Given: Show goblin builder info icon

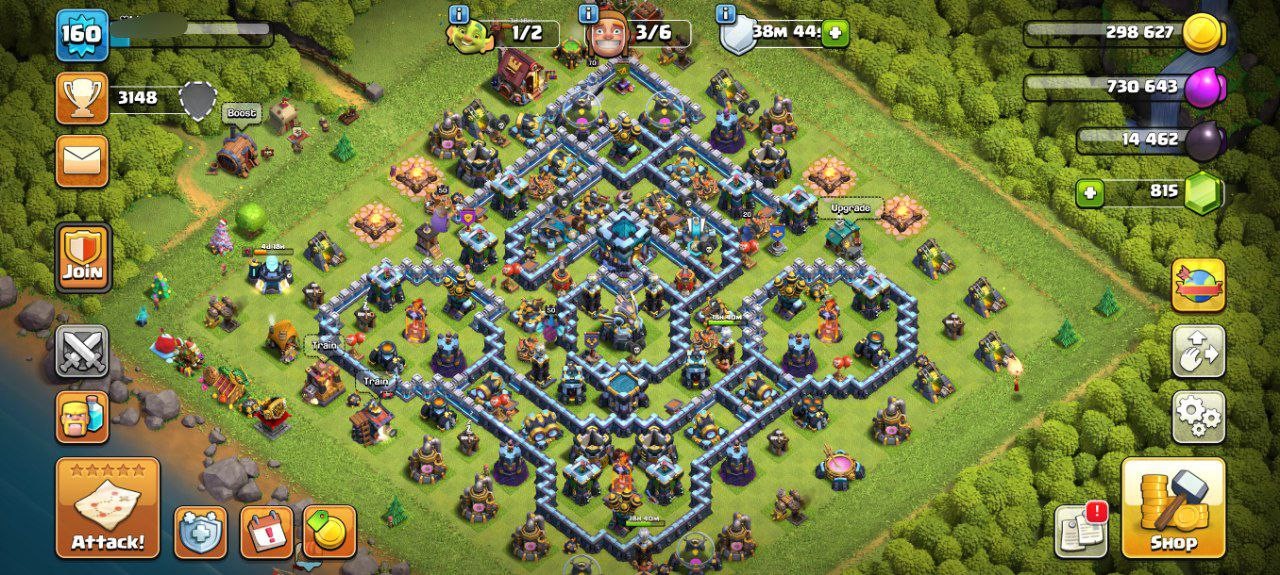Looking at the screenshot, I should 459,14.
